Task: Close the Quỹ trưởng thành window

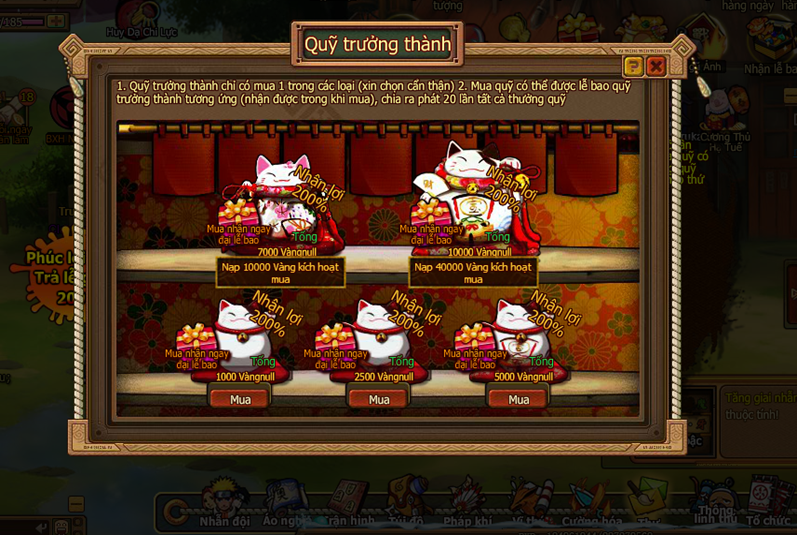Action: click(656, 67)
